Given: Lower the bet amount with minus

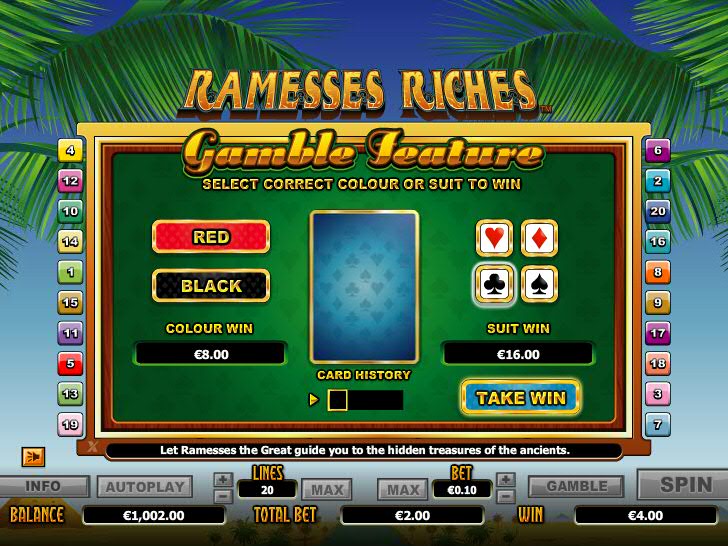Looking at the screenshot, I should coord(506,495).
